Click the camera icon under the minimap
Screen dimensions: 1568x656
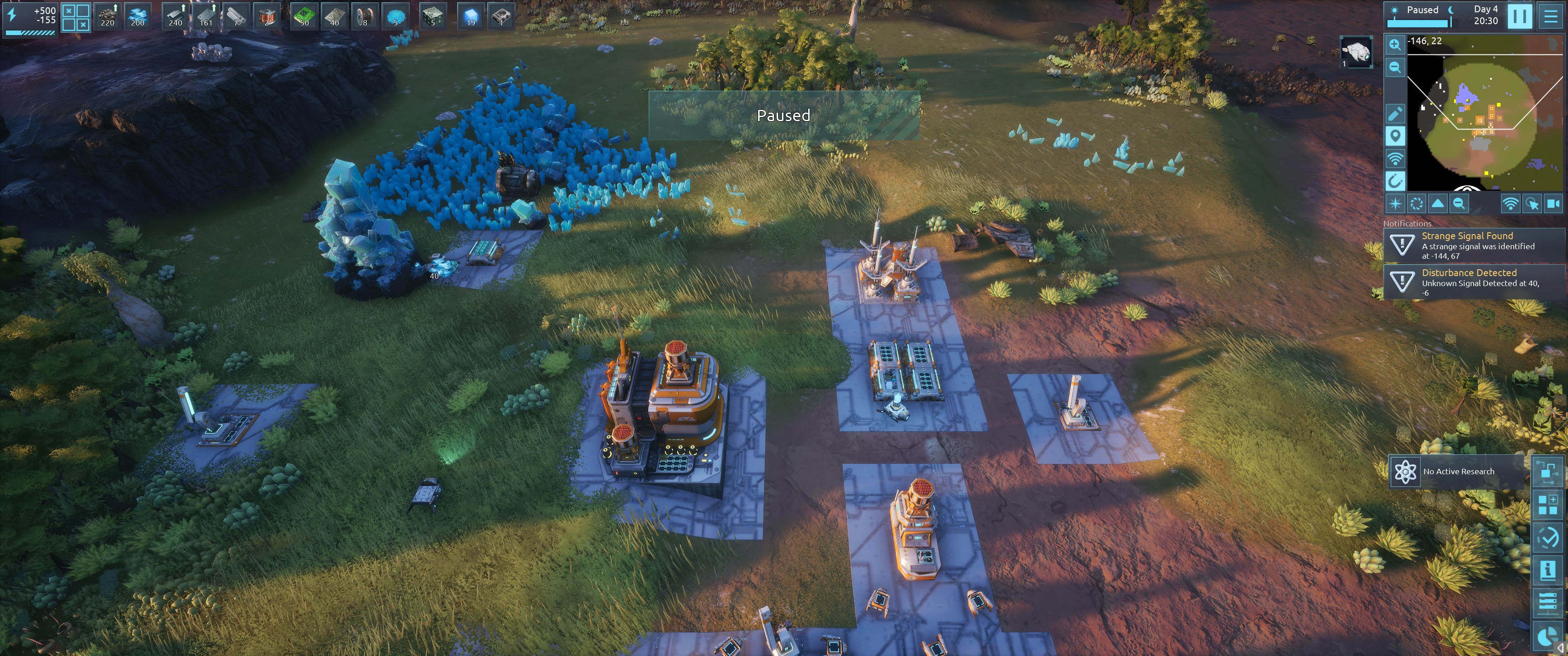pyautogui.click(x=1553, y=204)
